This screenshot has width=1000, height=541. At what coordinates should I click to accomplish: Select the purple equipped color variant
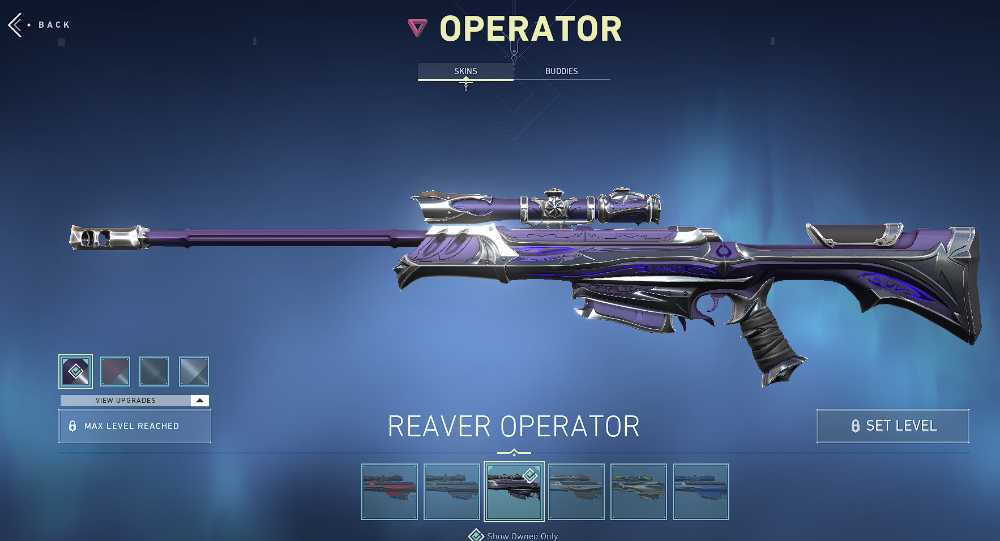(x=76, y=371)
